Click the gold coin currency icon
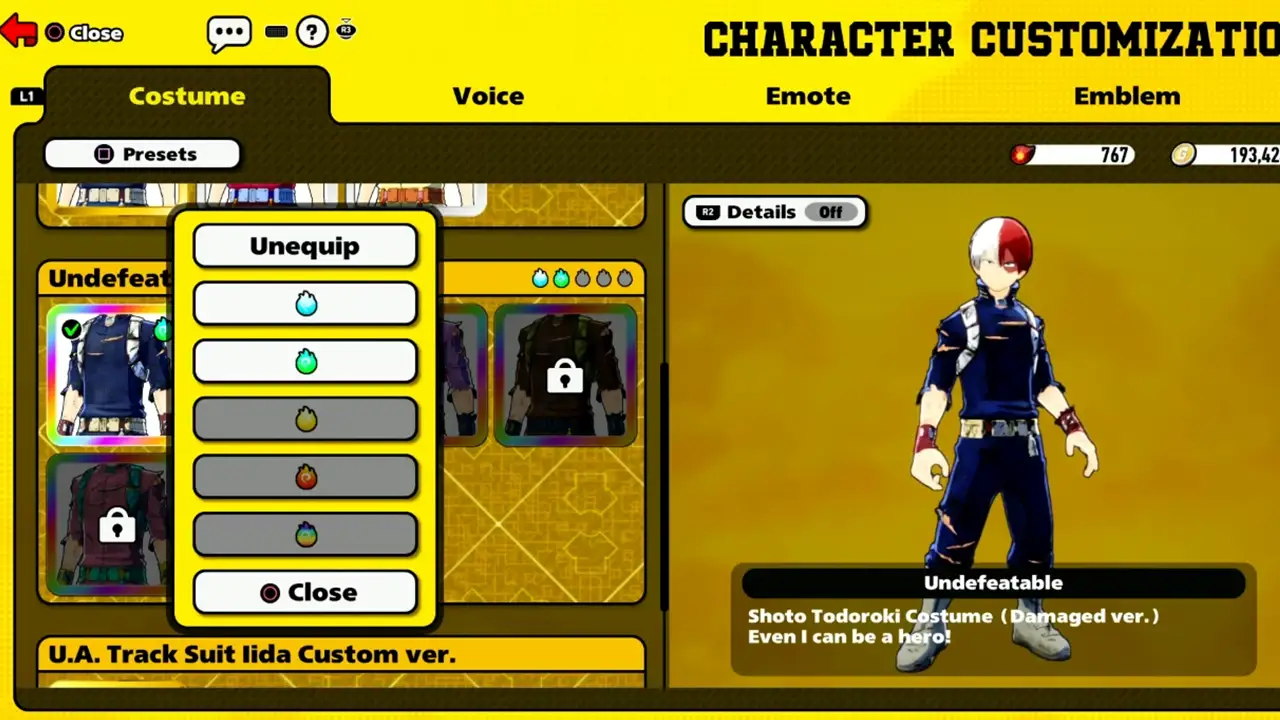This screenshot has height=720, width=1280. pos(1183,154)
